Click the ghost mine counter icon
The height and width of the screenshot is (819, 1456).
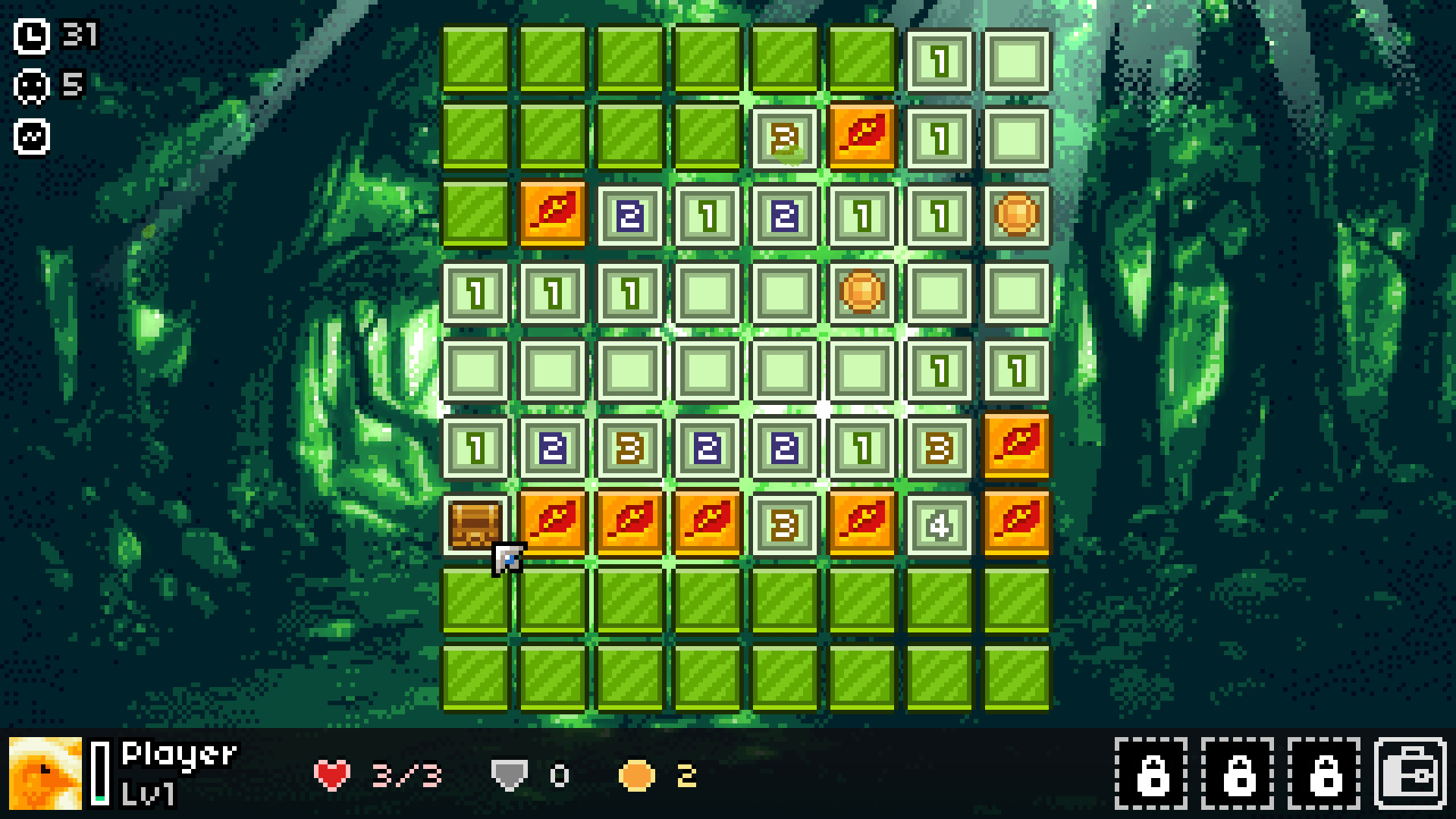(x=30, y=86)
